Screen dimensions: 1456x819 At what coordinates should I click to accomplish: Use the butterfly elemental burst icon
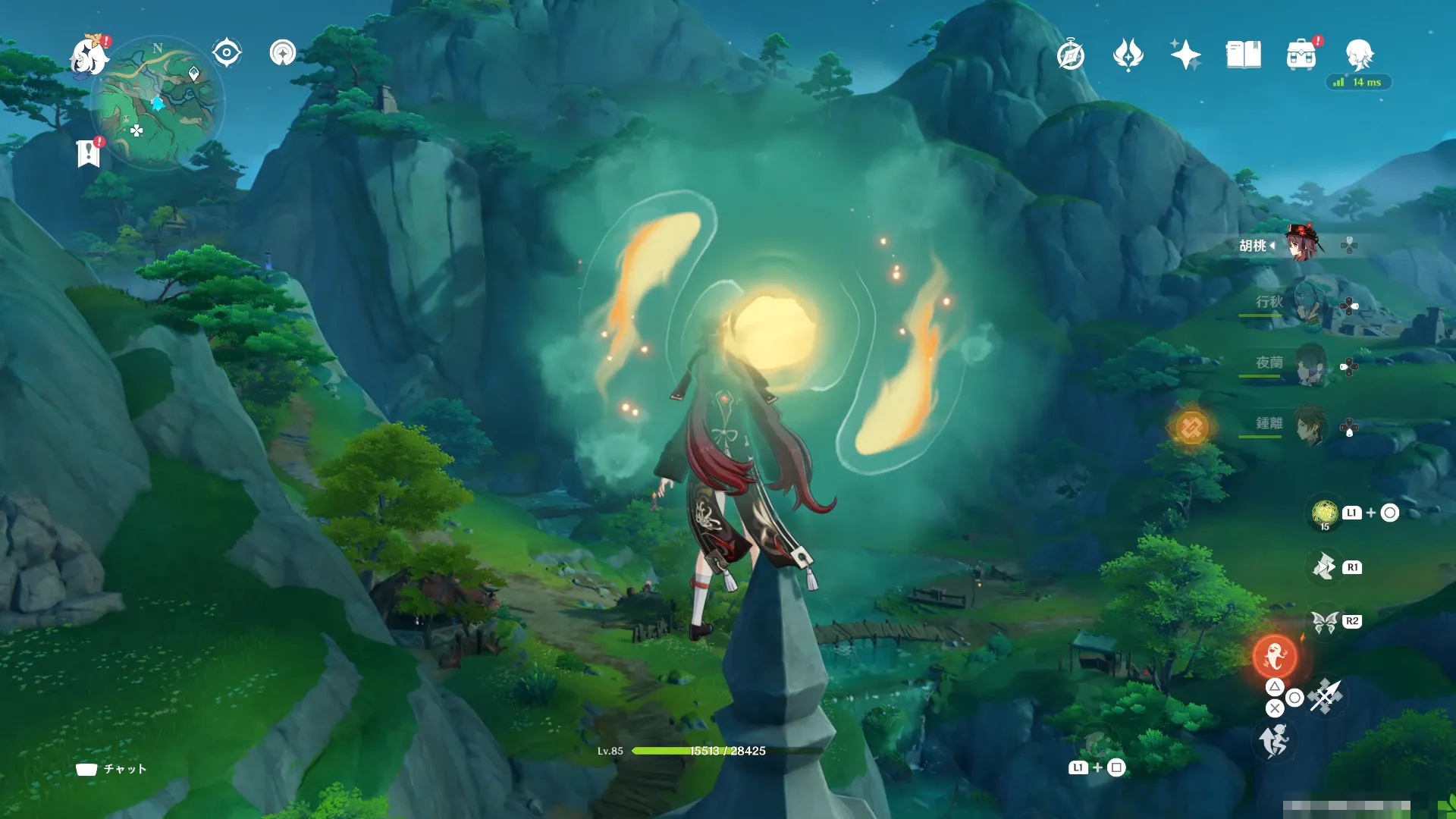[1324, 622]
